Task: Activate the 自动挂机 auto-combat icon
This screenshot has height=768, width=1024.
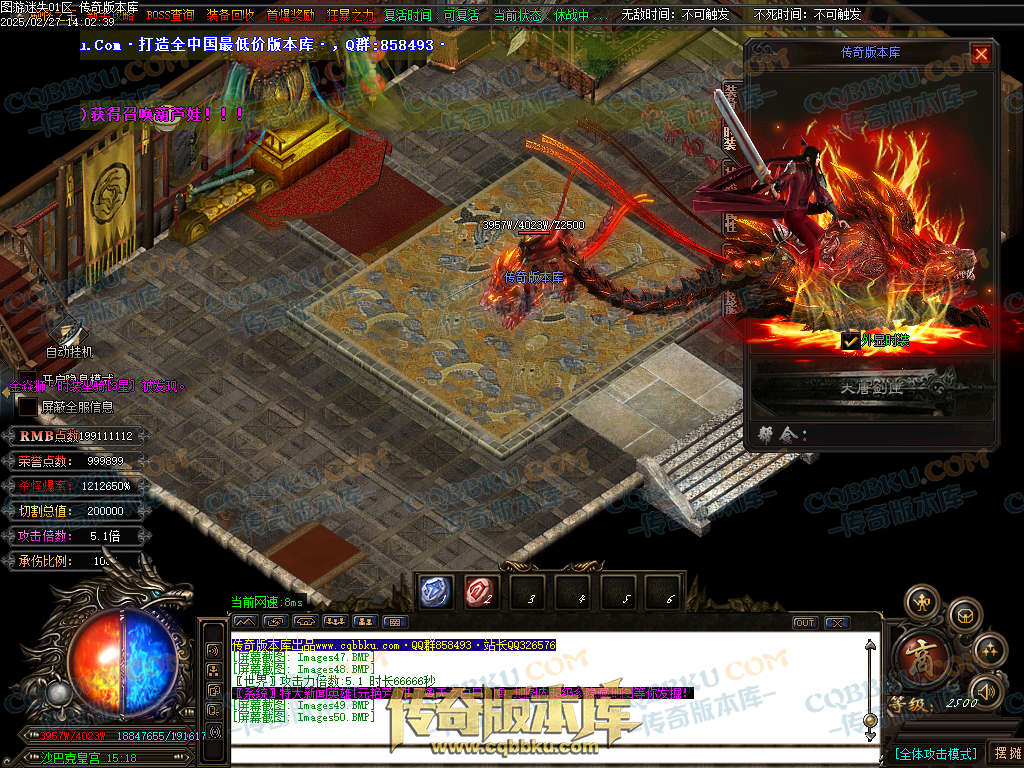Action: pyautogui.click(x=67, y=331)
